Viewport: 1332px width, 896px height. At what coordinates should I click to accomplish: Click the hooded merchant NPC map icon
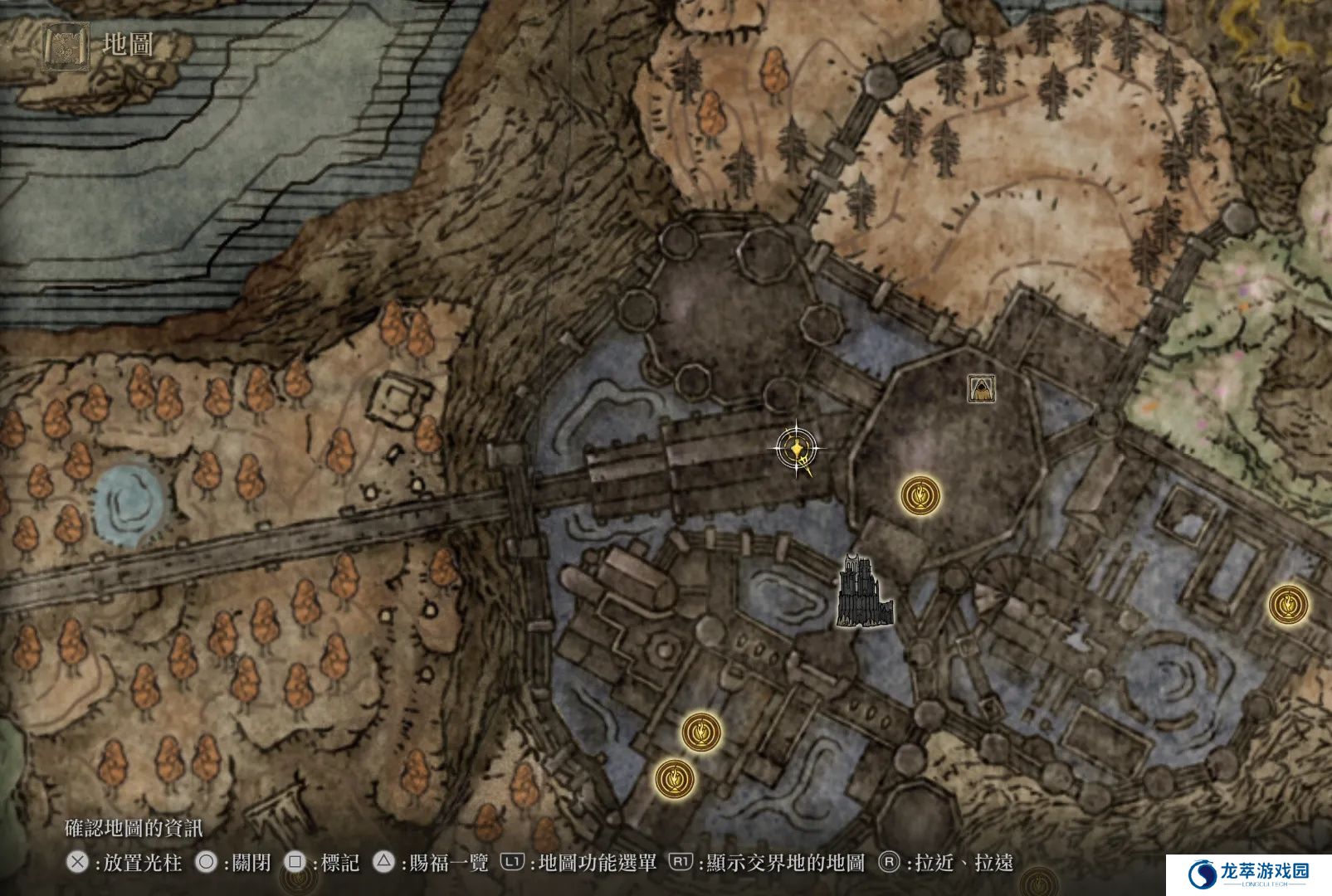(982, 387)
